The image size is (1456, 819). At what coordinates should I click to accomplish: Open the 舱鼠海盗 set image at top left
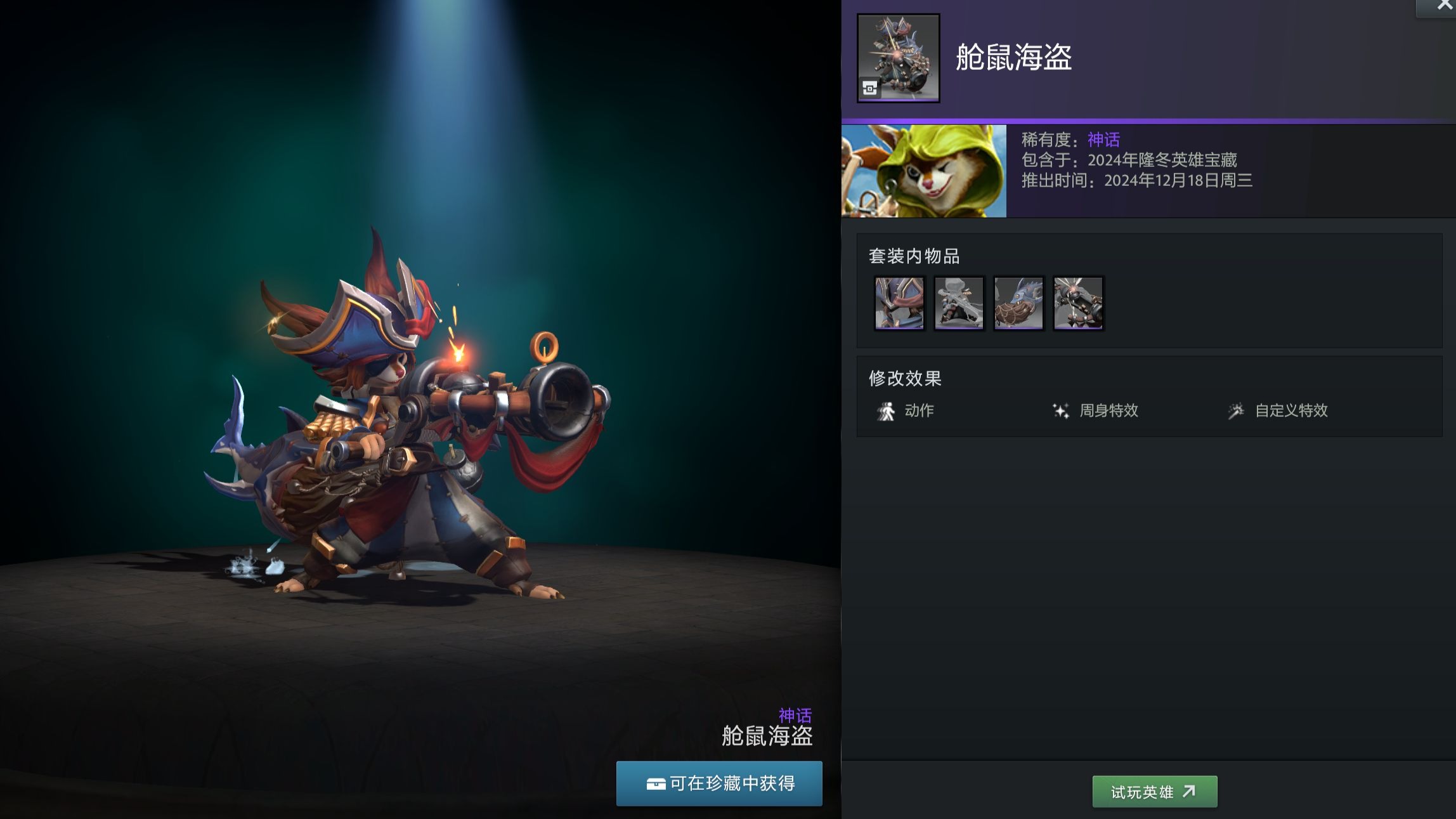[897, 56]
